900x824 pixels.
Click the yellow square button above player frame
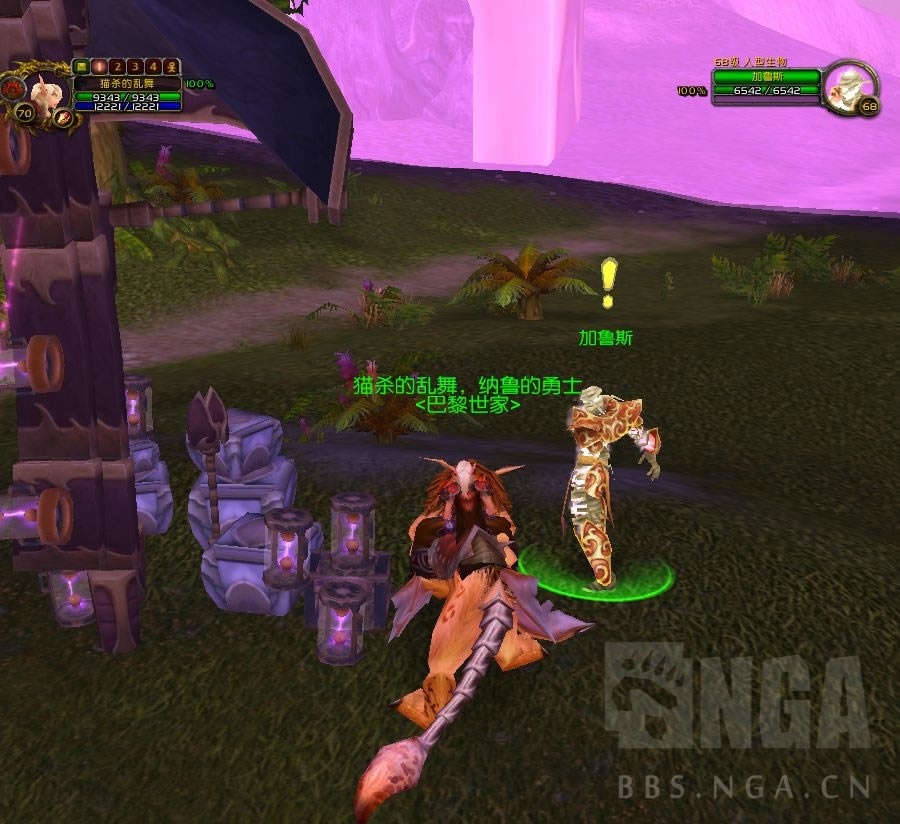[82, 67]
